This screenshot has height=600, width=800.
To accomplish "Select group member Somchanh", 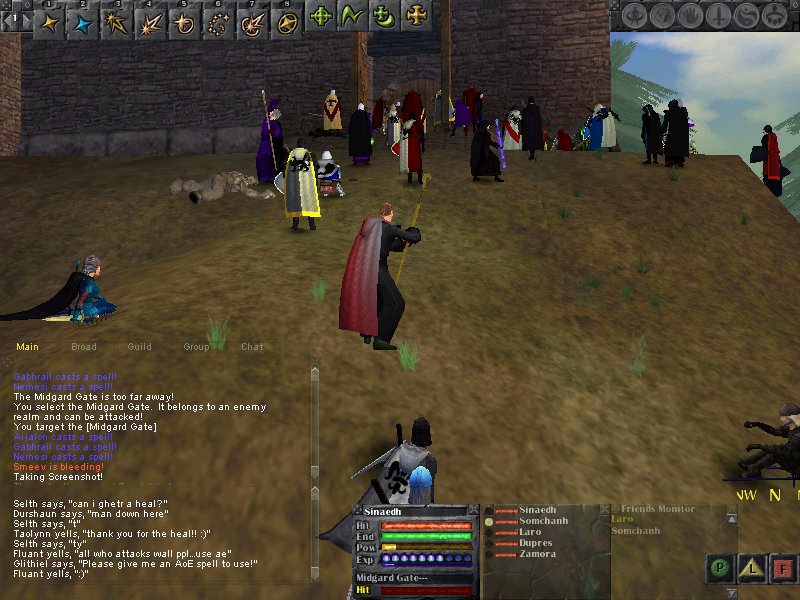I will pyautogui.click(x=542, y=521).
